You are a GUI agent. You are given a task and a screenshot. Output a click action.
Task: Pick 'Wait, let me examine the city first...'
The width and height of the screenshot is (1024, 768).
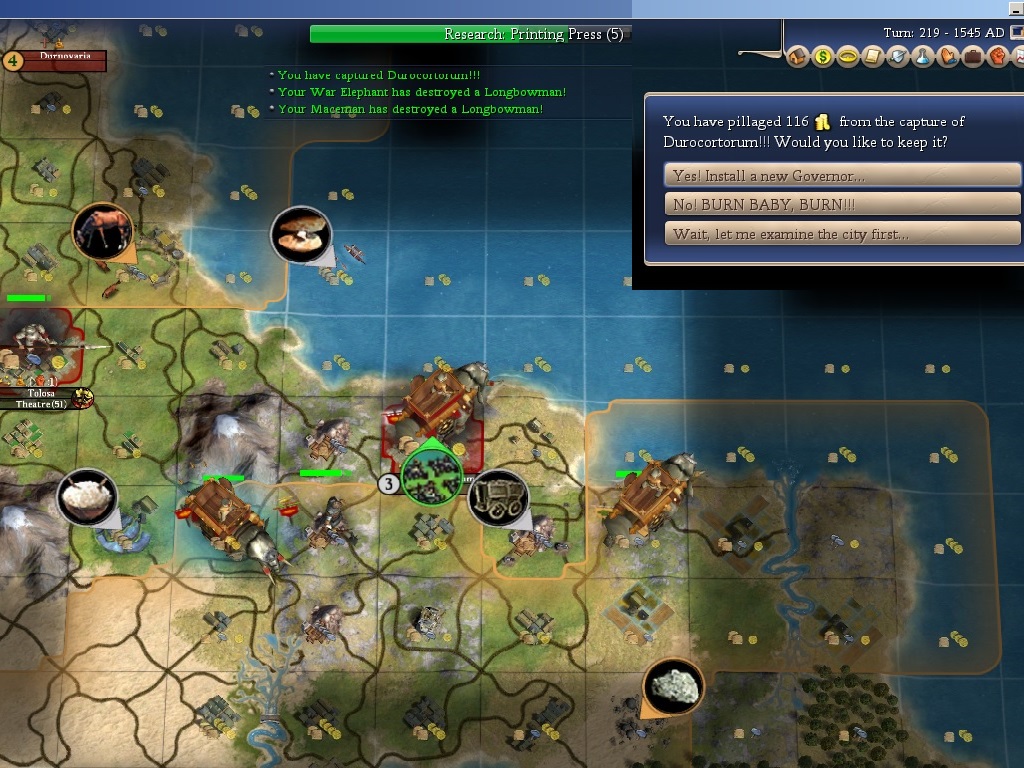842,234
